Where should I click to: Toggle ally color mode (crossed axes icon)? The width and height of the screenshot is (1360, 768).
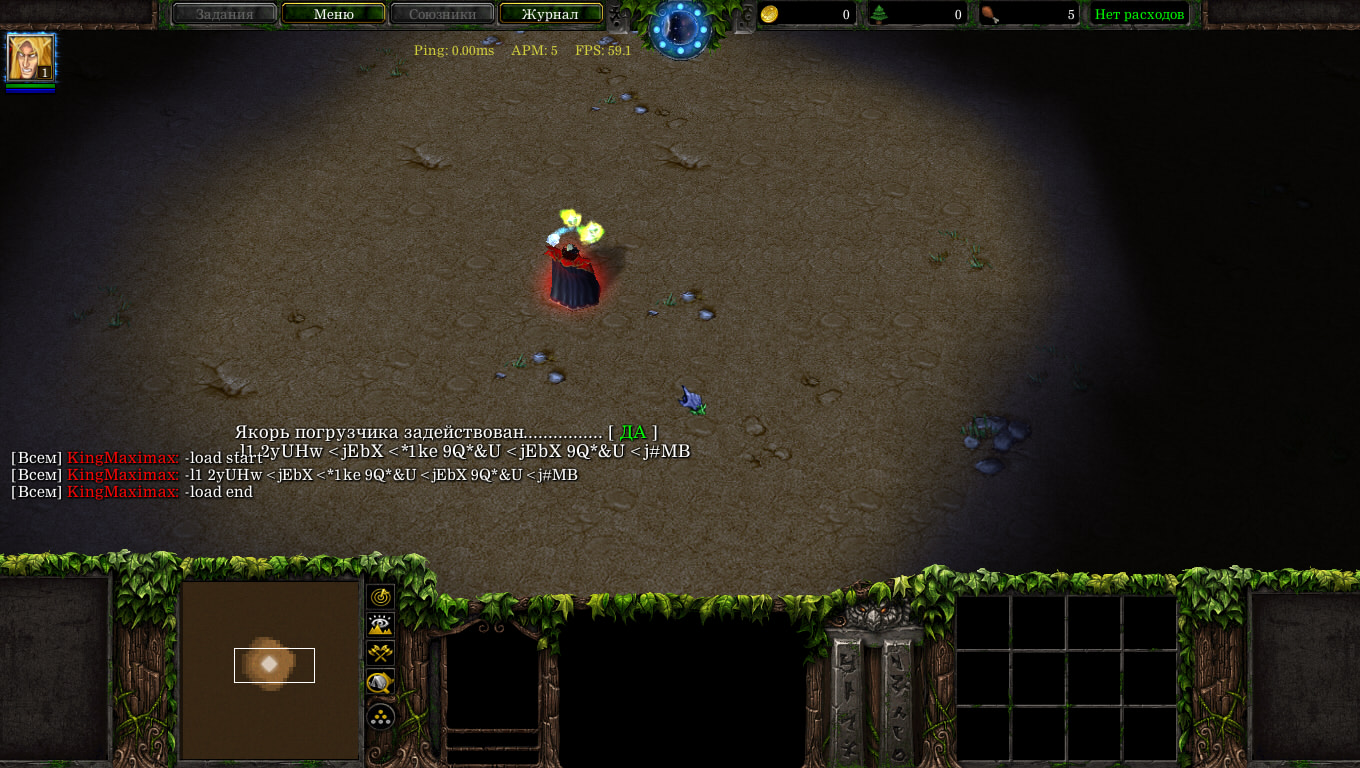pos(381,655)
